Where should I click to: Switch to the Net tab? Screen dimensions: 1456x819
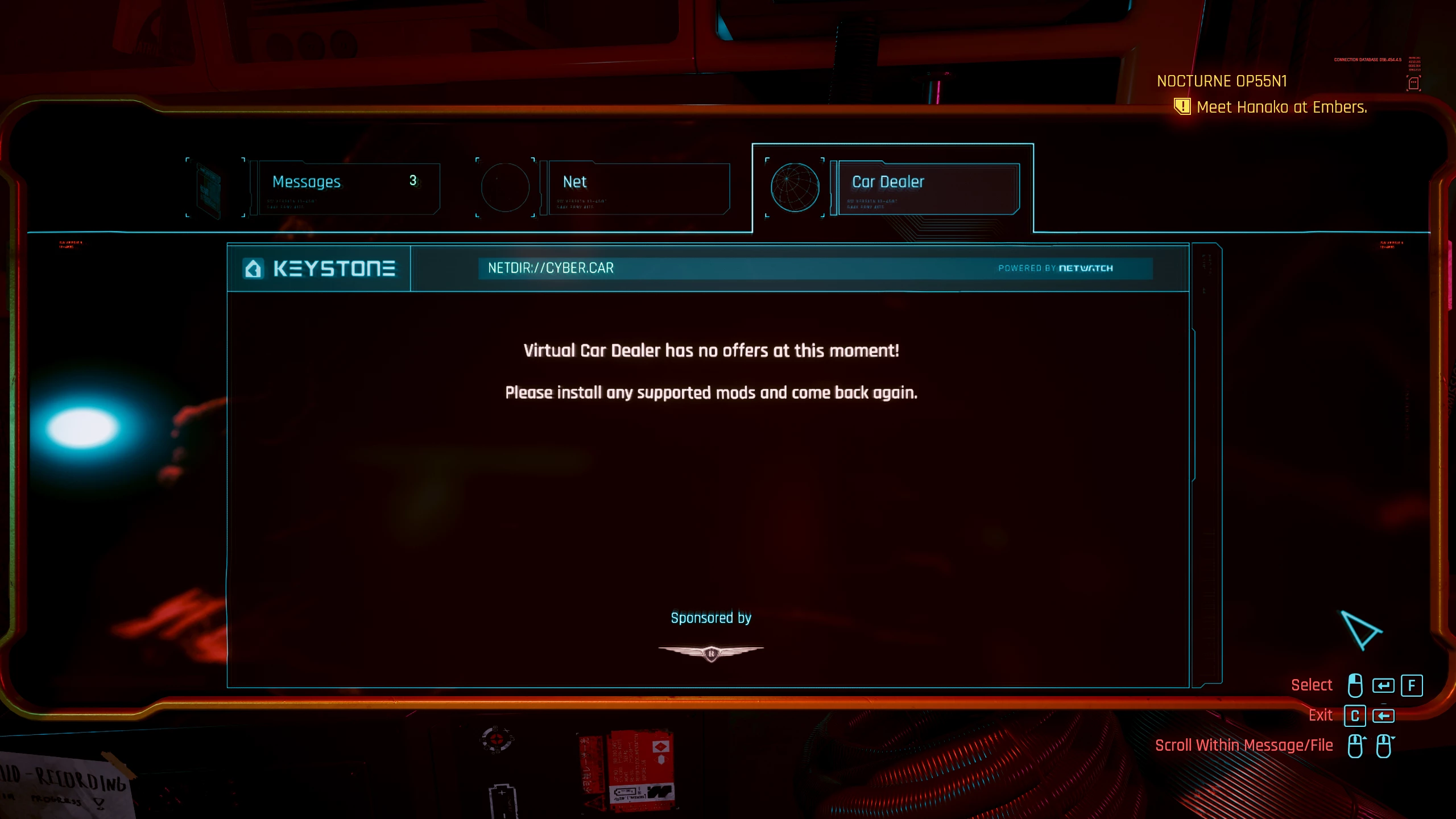[x=637, y=188]
